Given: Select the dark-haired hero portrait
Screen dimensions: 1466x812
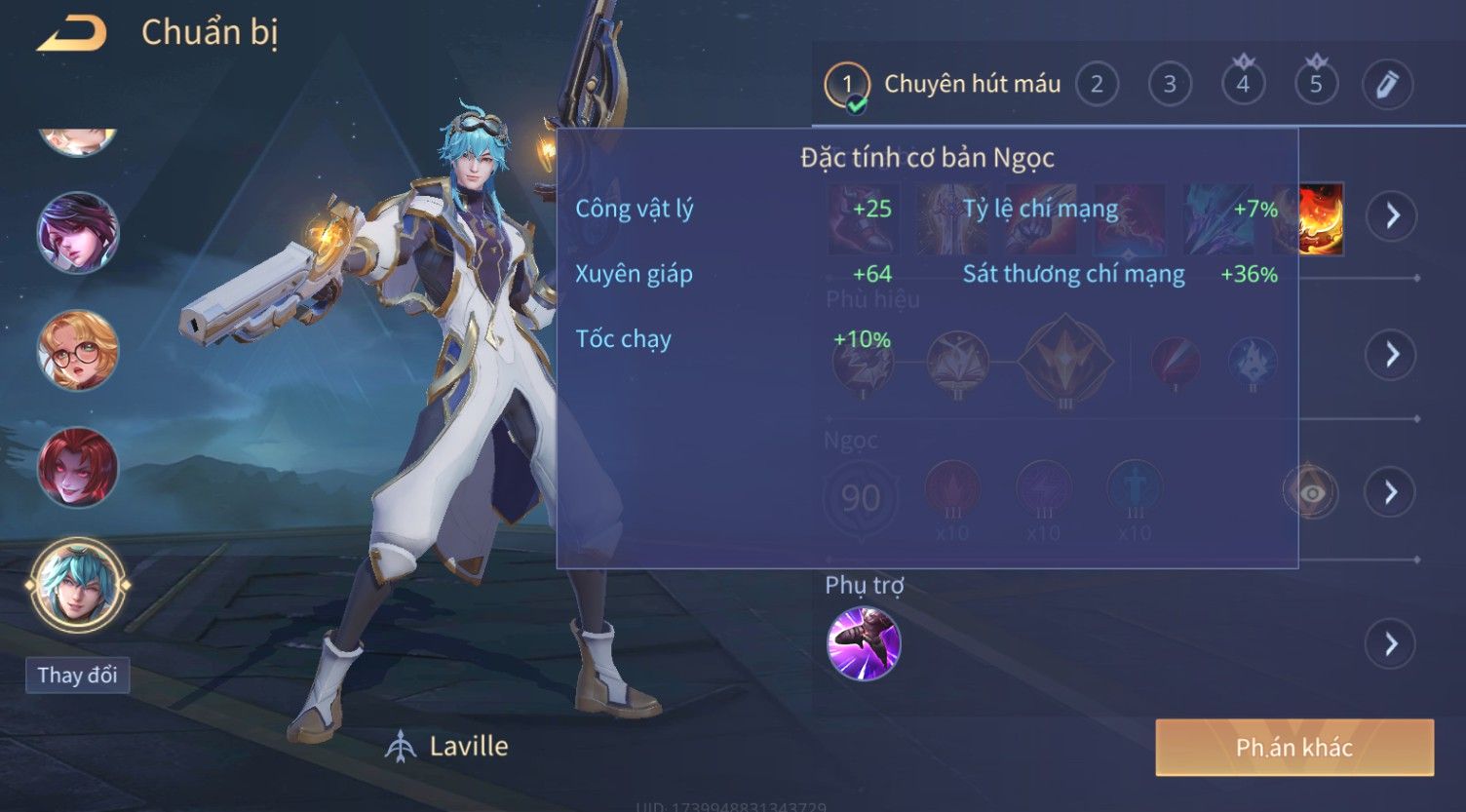Looking at the screenshot, I should point(77,232).
